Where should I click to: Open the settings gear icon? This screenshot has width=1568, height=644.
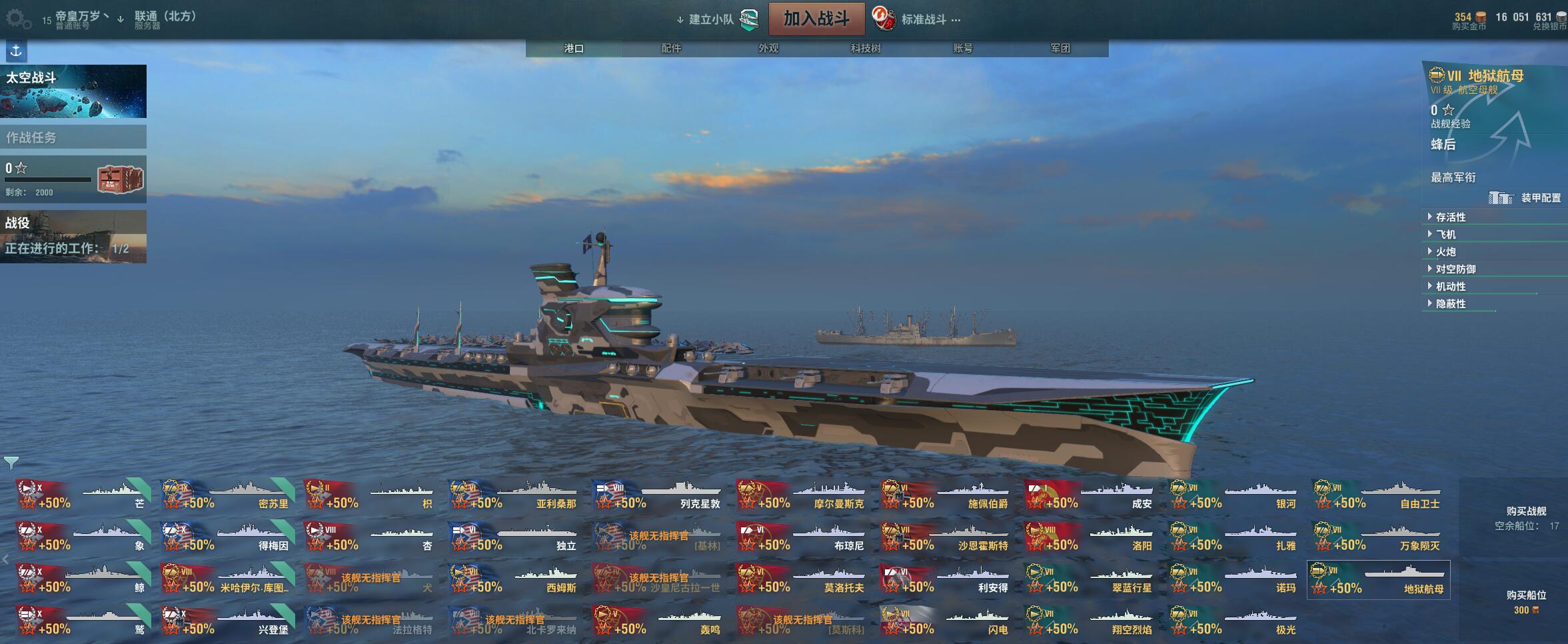tap(17, 19)
